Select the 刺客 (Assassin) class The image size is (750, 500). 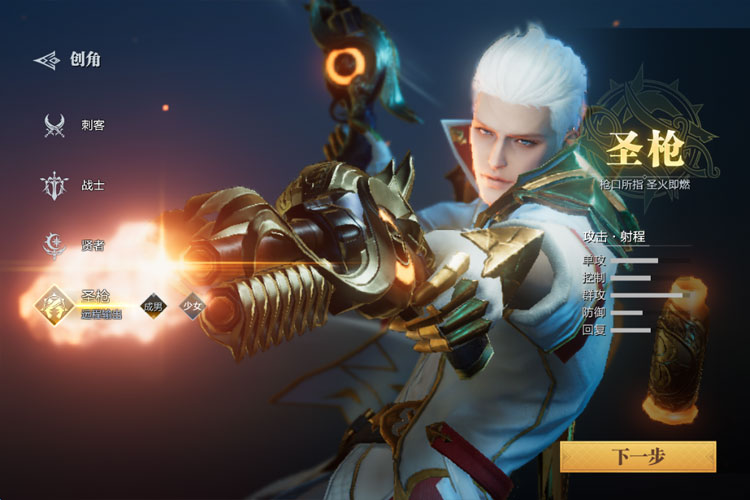(x=55, y=126)
